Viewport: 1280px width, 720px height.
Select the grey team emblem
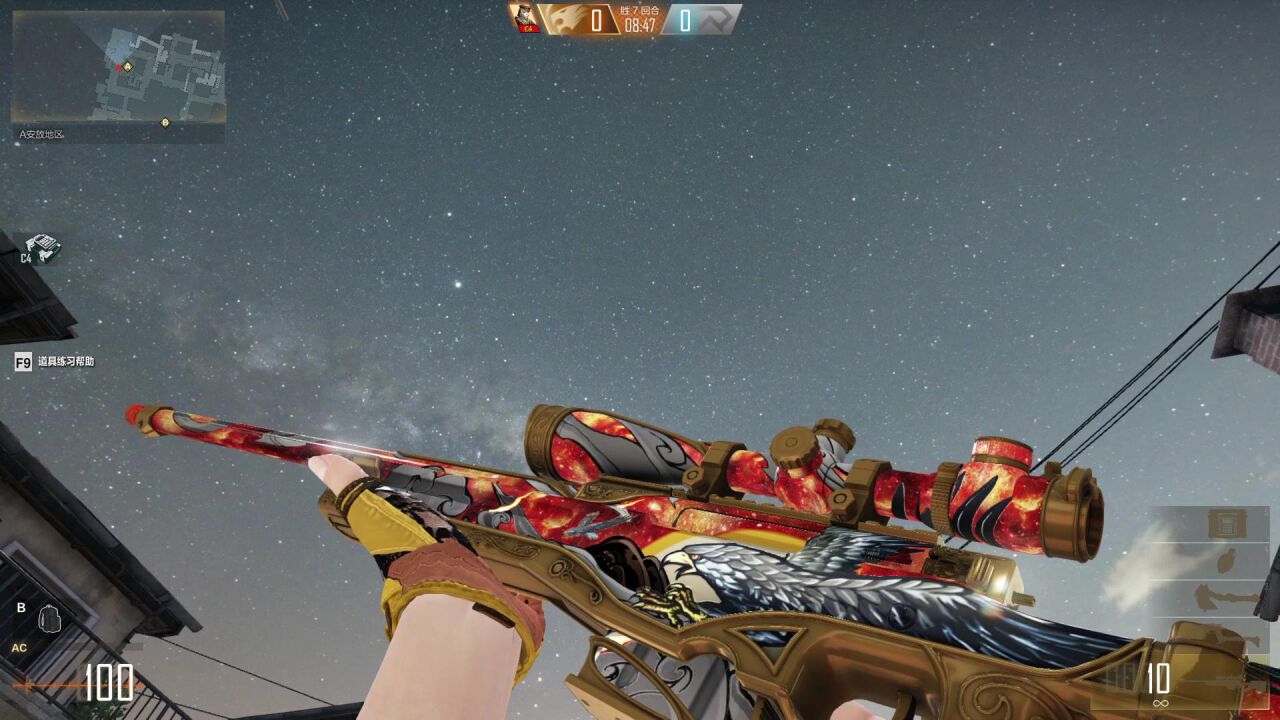coord(717,19)
